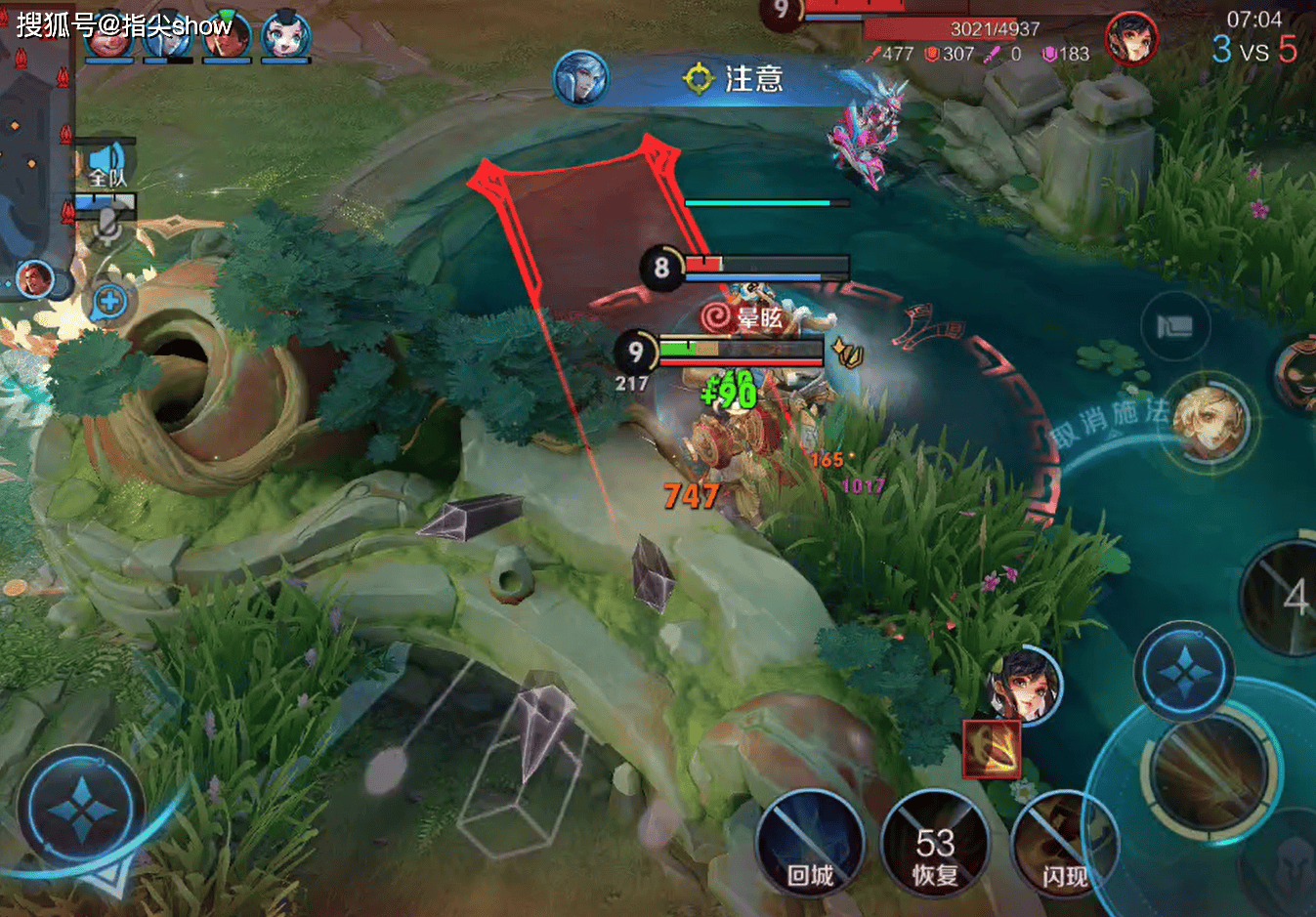Select the 注意 signal banner
Screen dimensions: 1316x917
(x=733, y=79)
